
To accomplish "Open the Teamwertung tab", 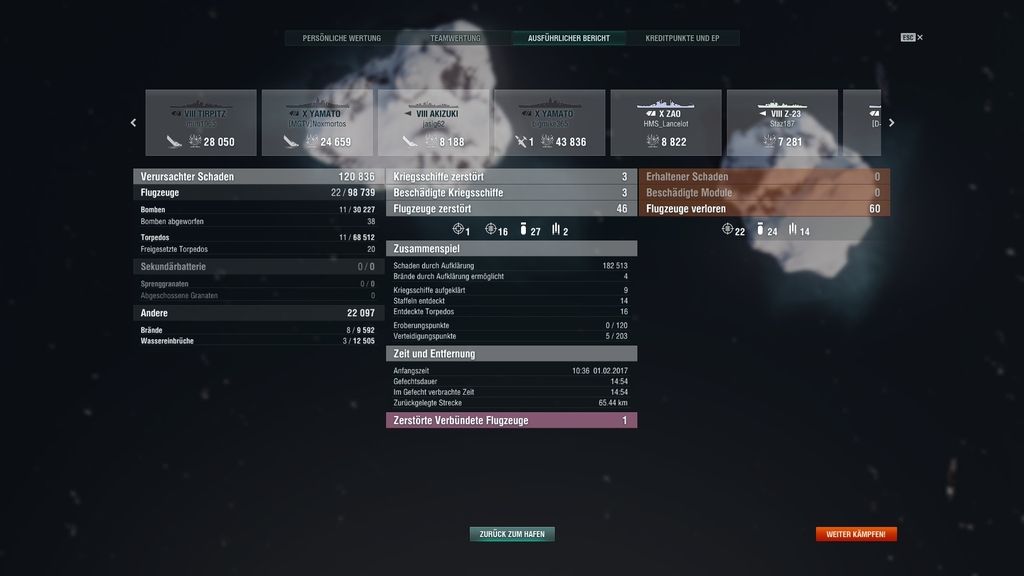I will (455, 38).
